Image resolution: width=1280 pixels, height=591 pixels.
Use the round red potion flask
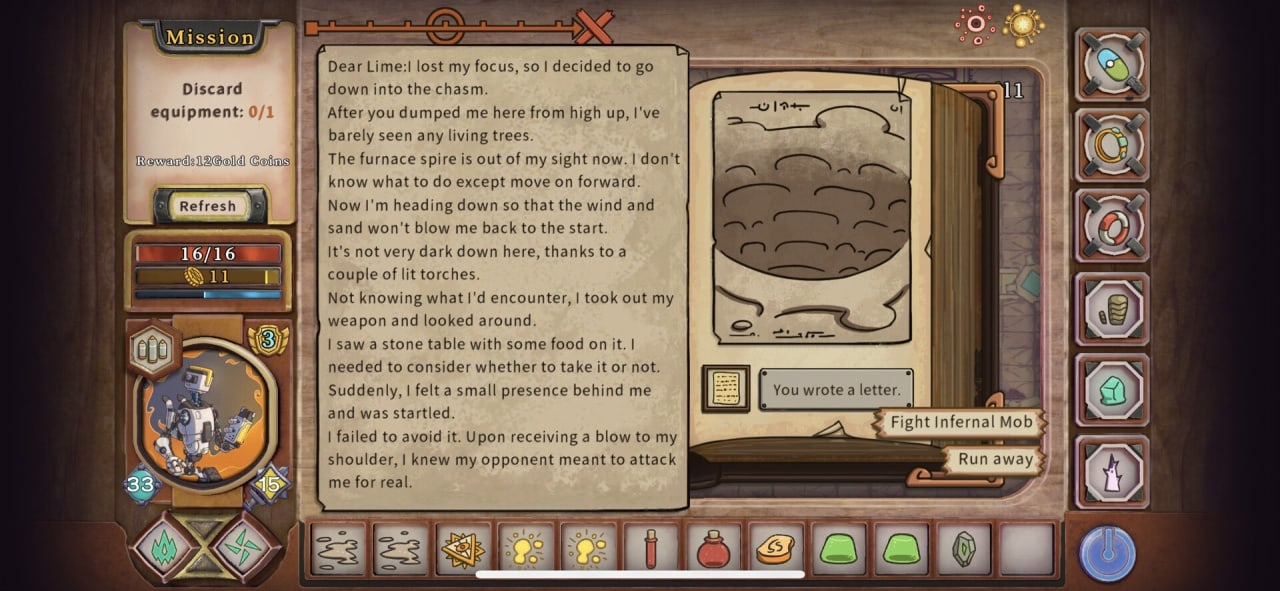[x=713, y=549]
